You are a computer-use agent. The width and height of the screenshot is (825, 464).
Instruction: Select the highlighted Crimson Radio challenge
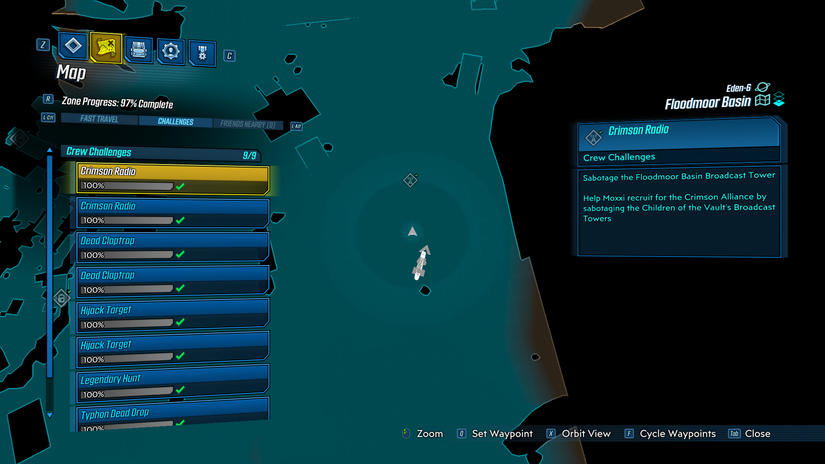click(173, 178)
